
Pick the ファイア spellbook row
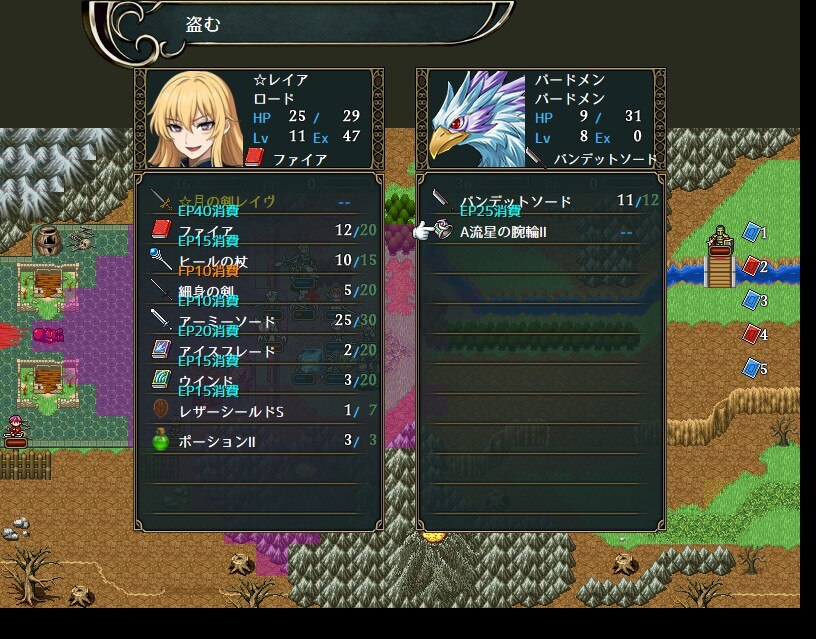pos(258,231)
